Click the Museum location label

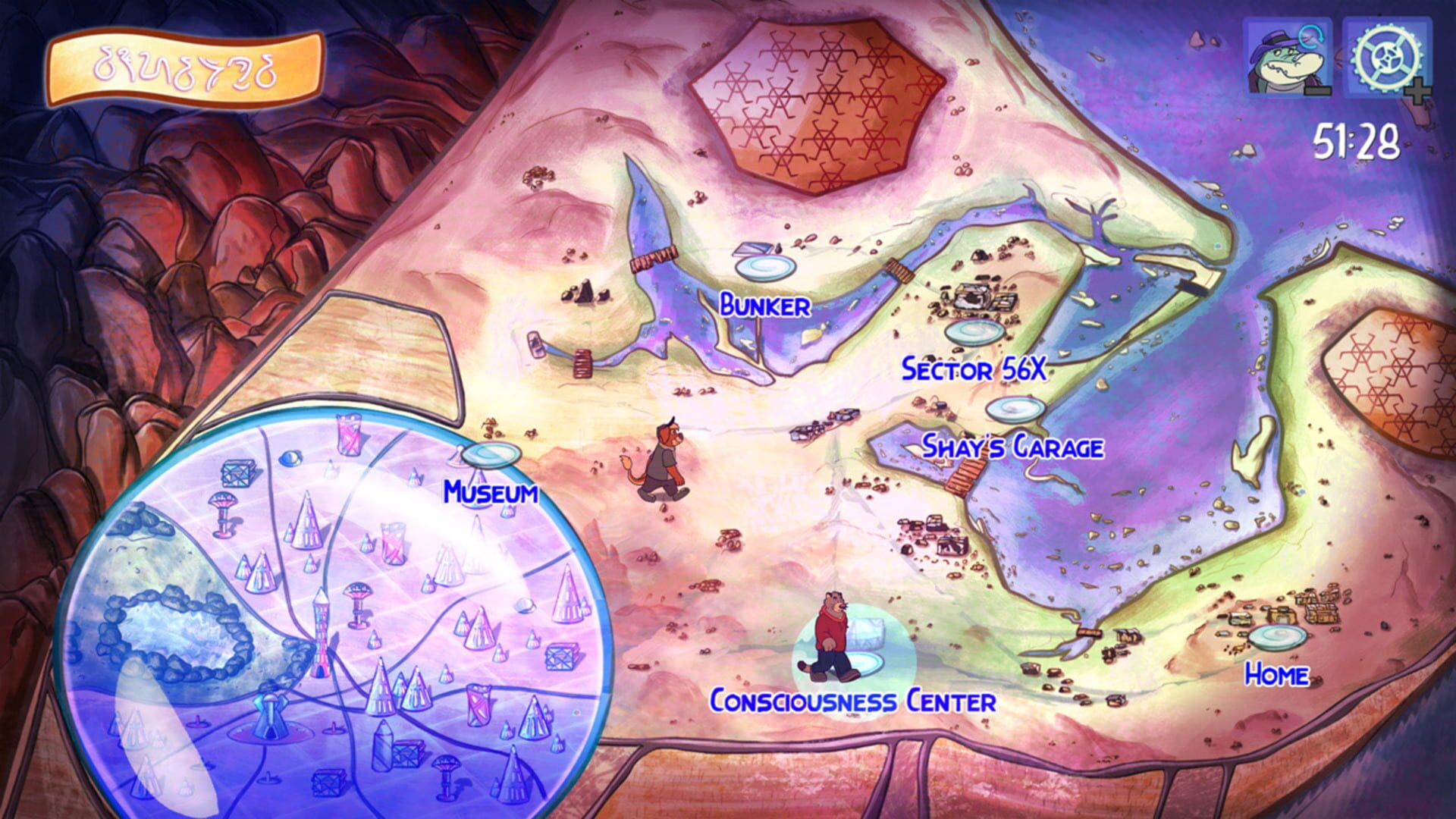coord(491,492)
